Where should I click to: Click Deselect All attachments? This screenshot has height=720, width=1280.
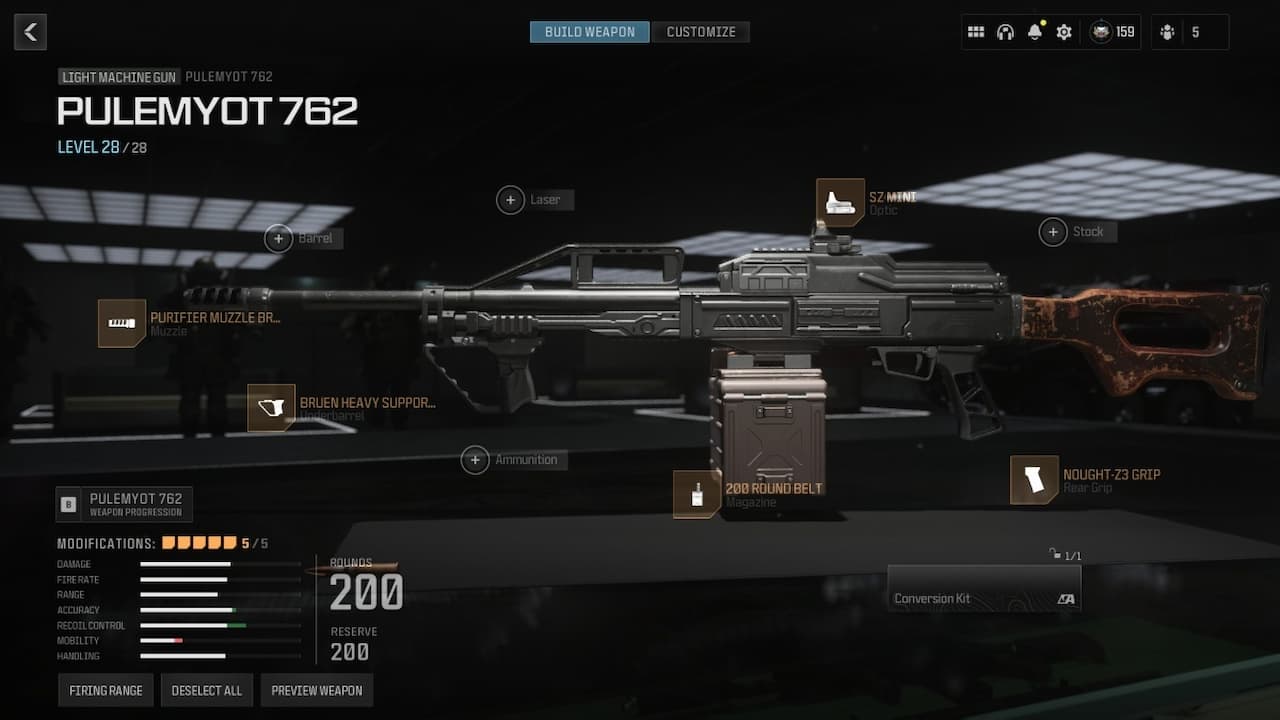click(207, 690)
